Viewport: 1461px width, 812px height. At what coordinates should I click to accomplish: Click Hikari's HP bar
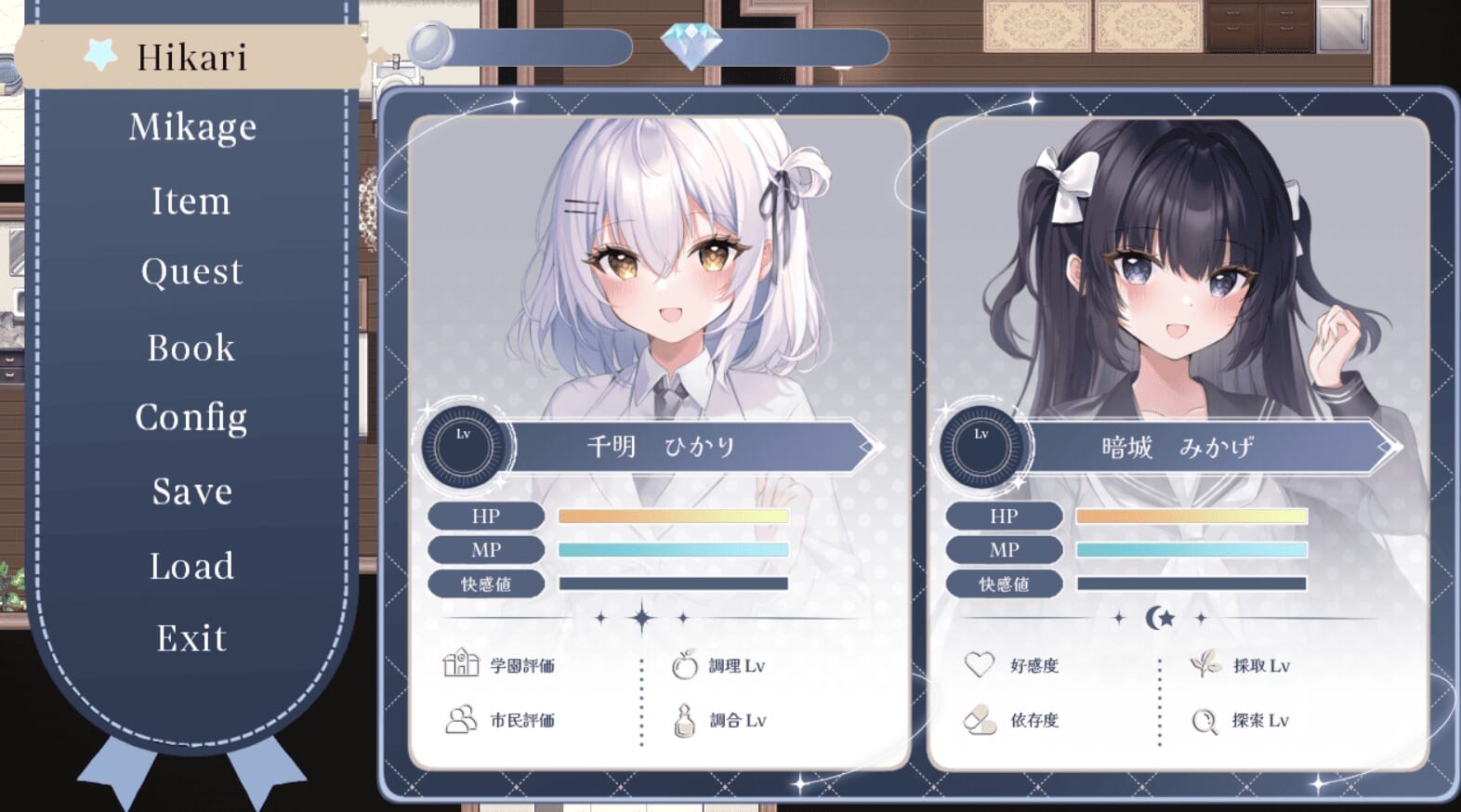coord(671,515)
